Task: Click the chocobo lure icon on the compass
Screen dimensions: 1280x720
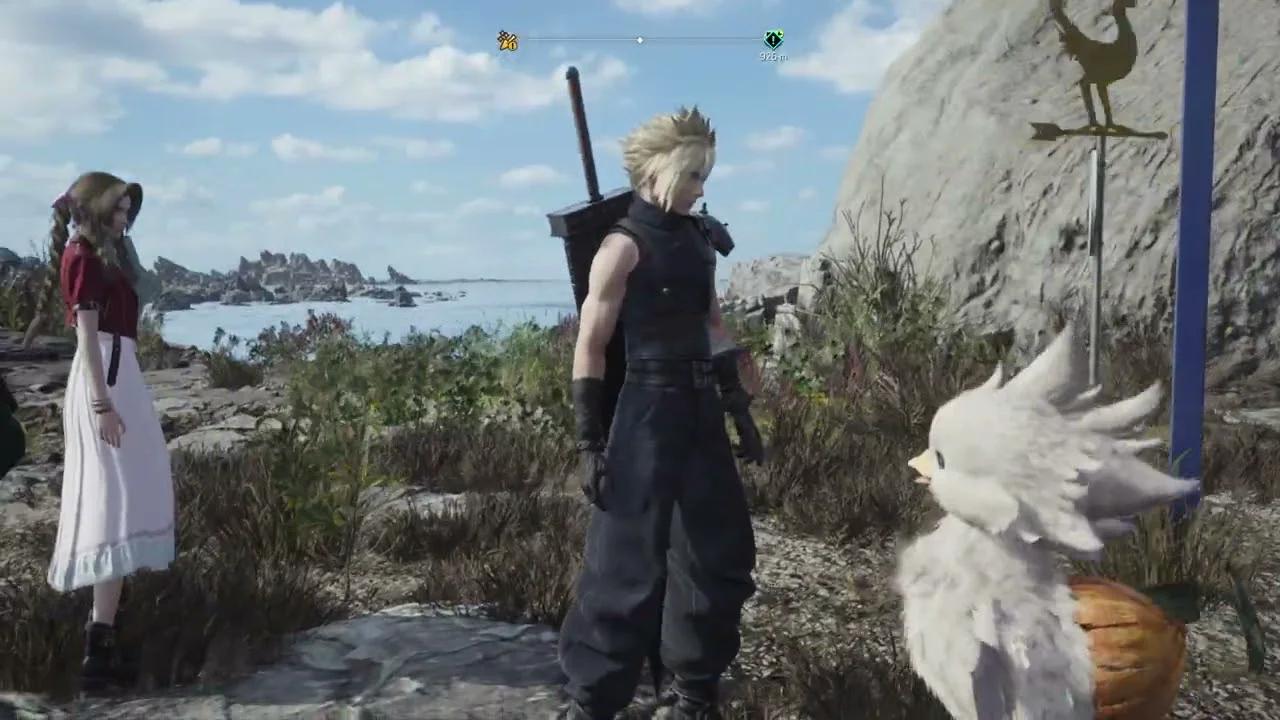Action: [x=506, y=40]
